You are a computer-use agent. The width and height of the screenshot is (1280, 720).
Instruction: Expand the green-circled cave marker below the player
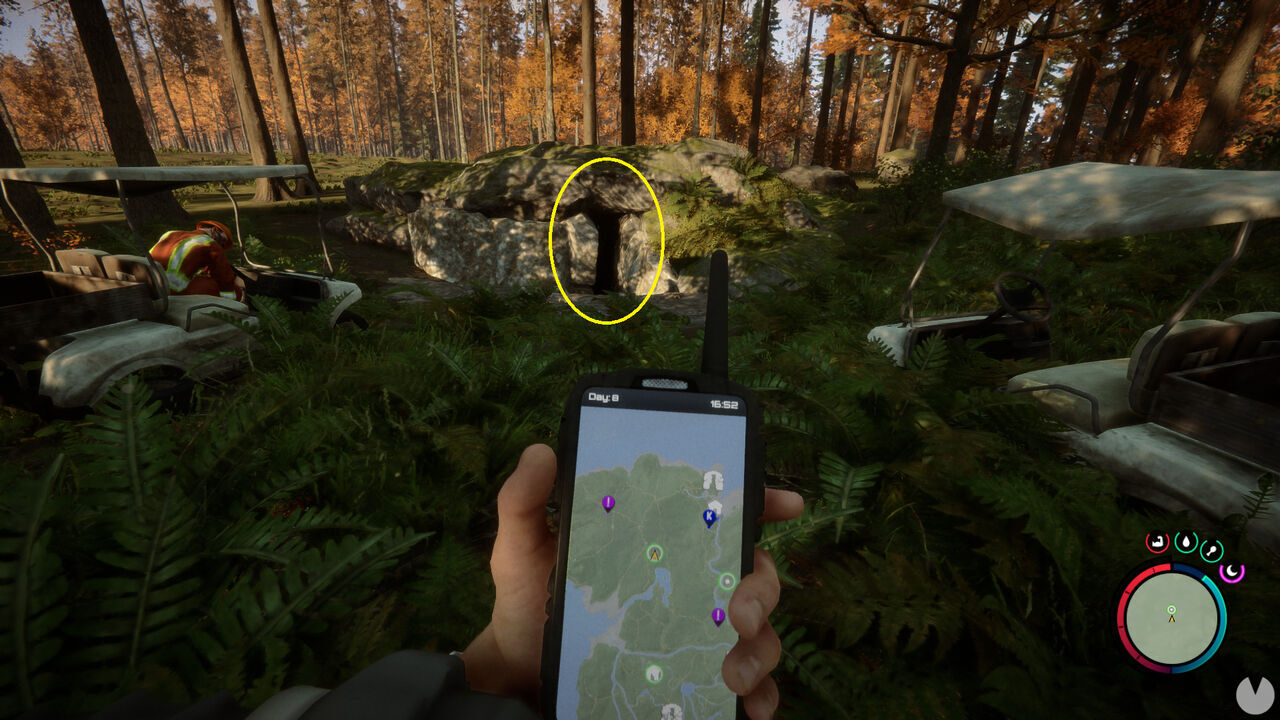[x=653, y=674]
